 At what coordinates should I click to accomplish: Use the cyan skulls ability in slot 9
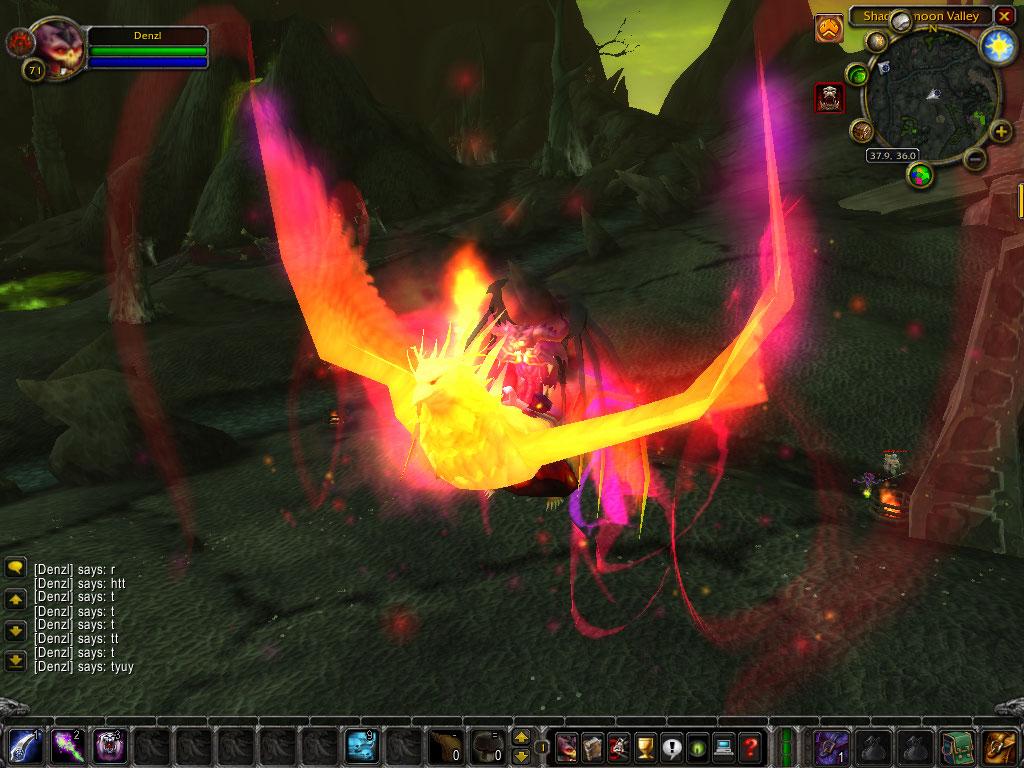pyautogui.click(x=361, y=746)
